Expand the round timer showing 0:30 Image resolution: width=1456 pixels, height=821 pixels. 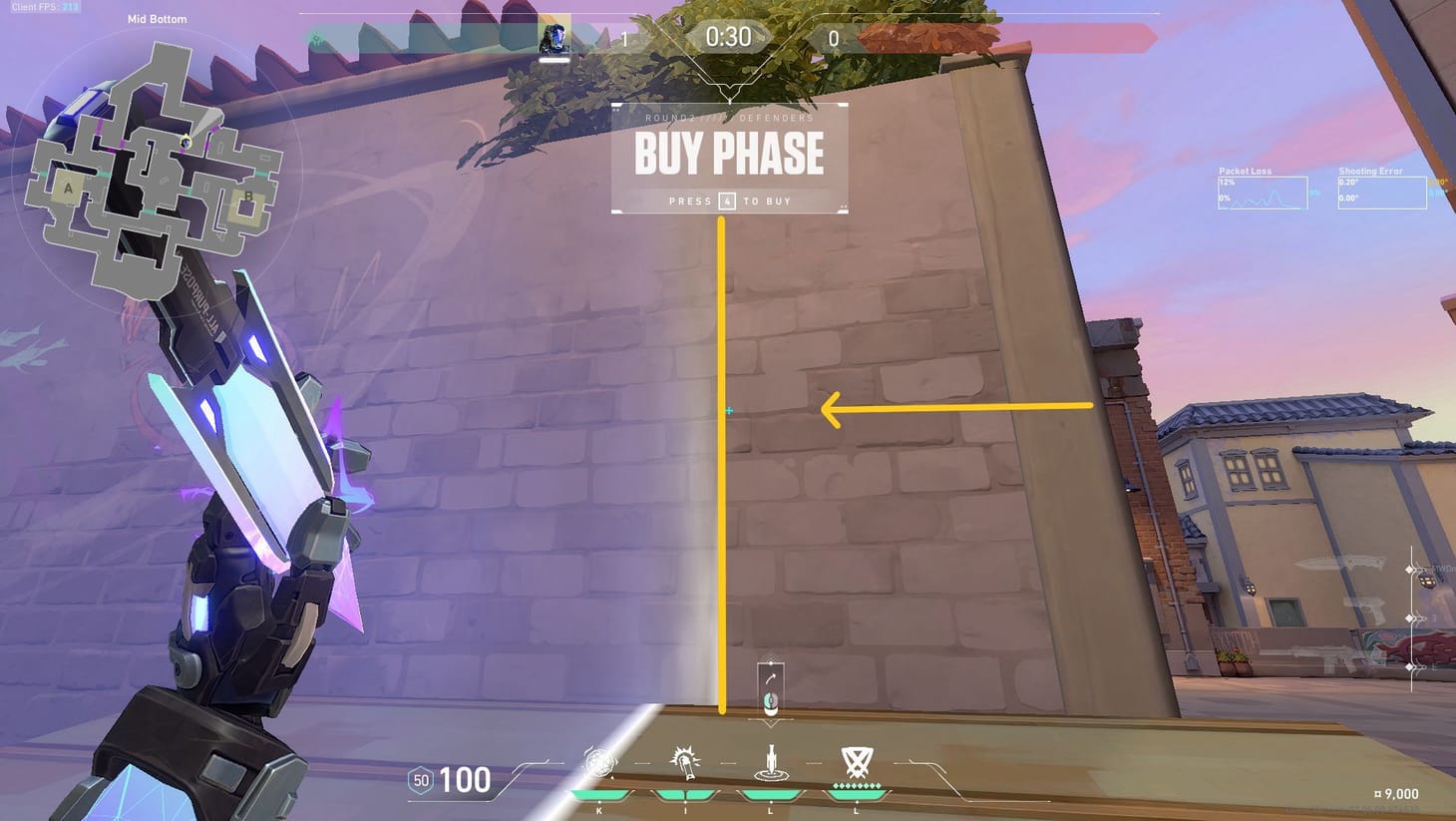click(x=729, y=37)
